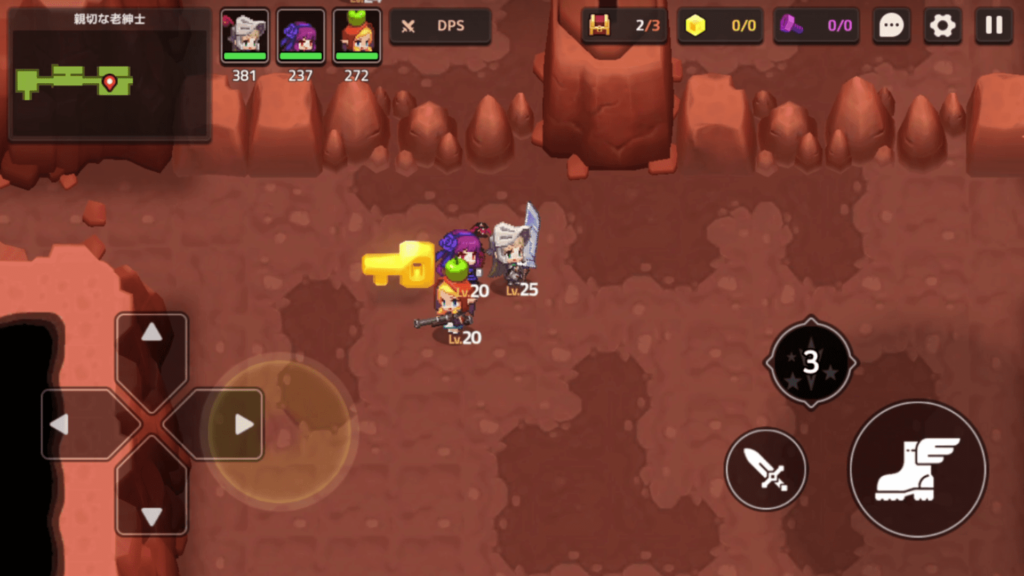Select the white-haired knight portrait

pos(245,37)
